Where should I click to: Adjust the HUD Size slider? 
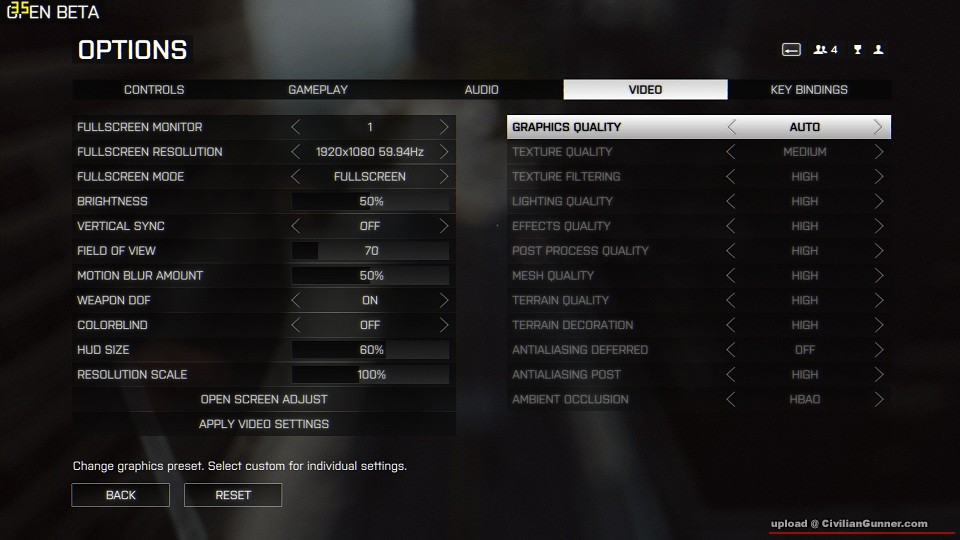370,350
